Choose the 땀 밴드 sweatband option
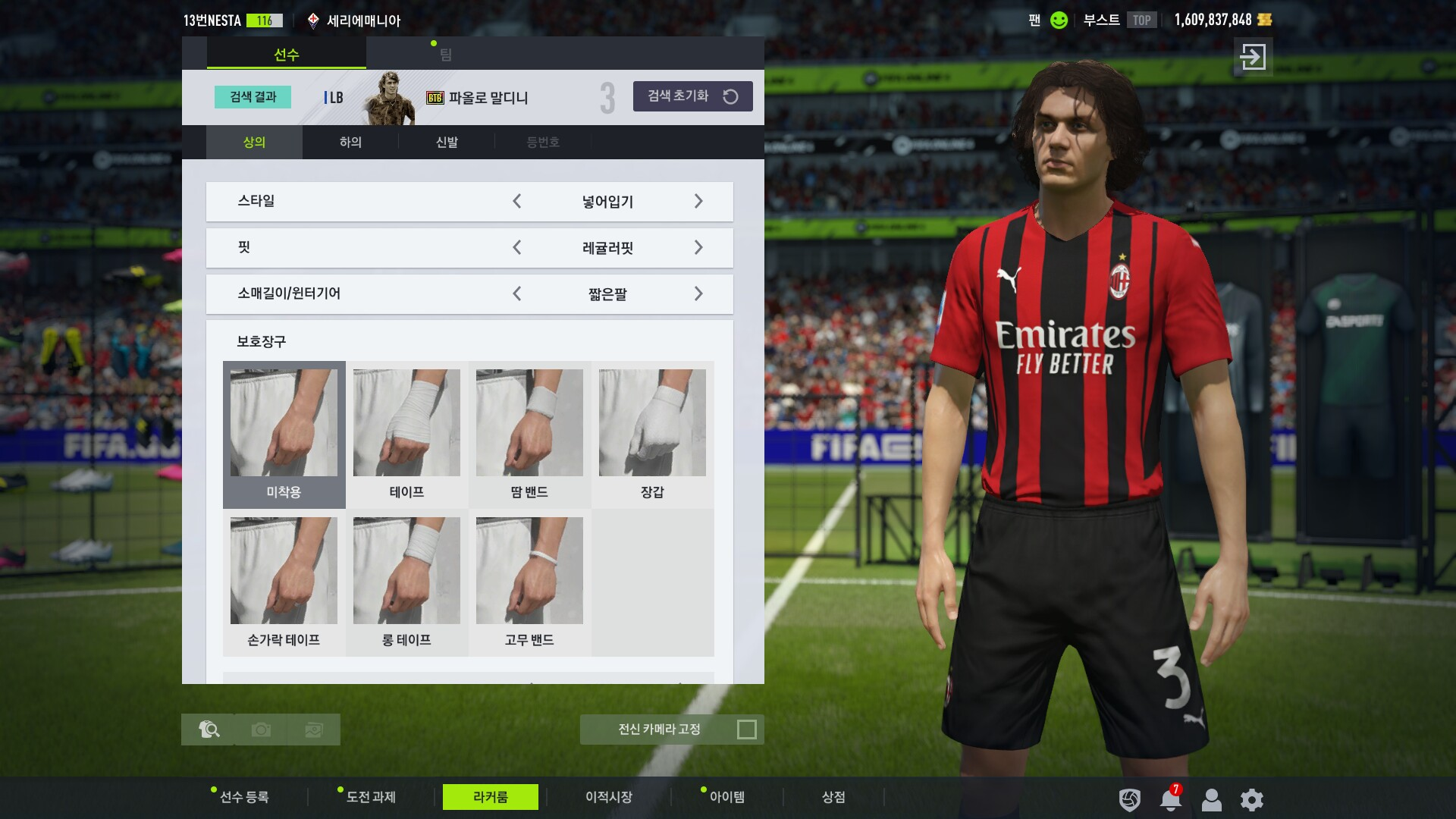This screenshot has height=819, width=1456. [x=529, y=434]
